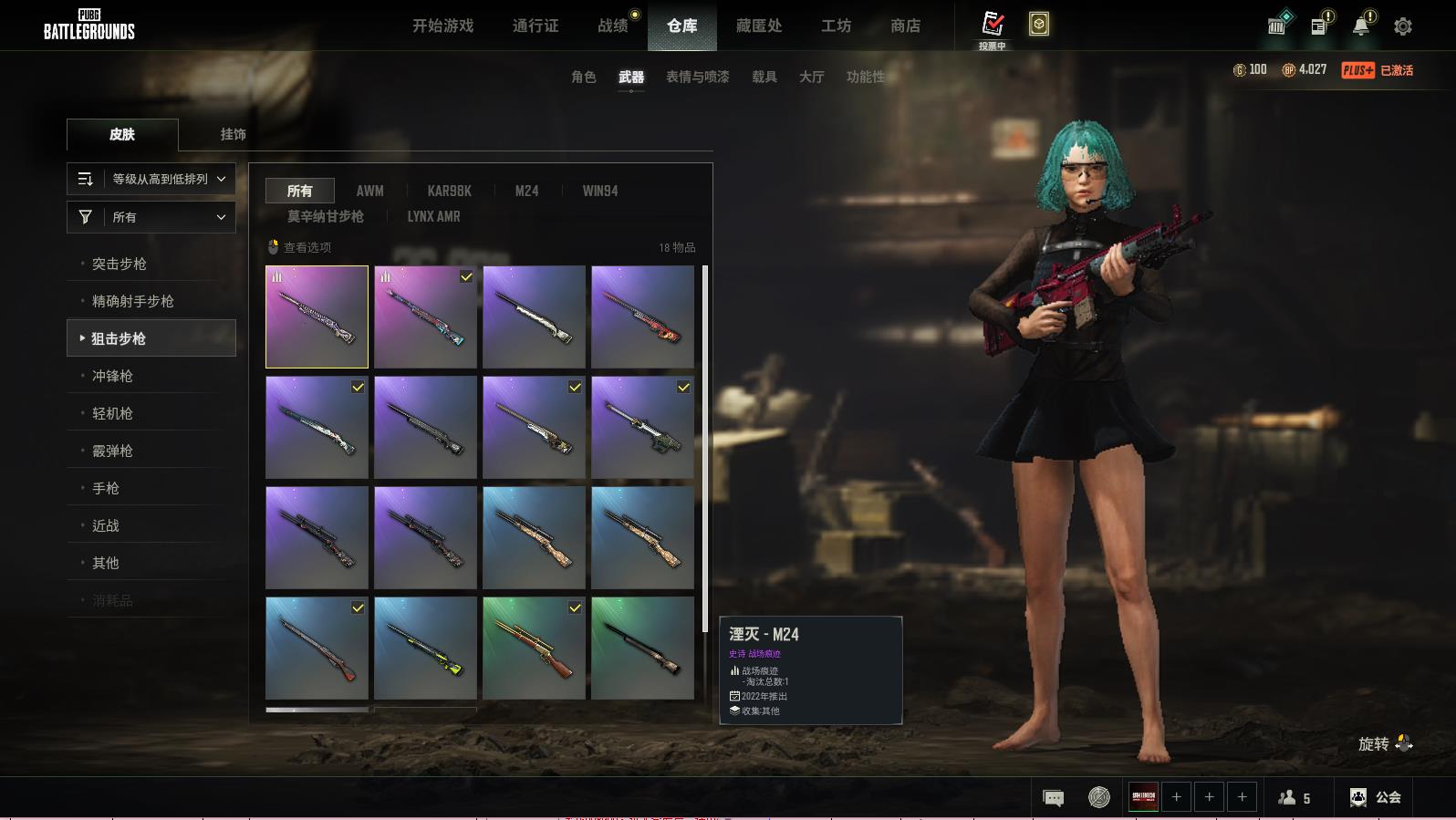Open the notifications bell
Viewport: 1456px width, 820px height.
1361,26
